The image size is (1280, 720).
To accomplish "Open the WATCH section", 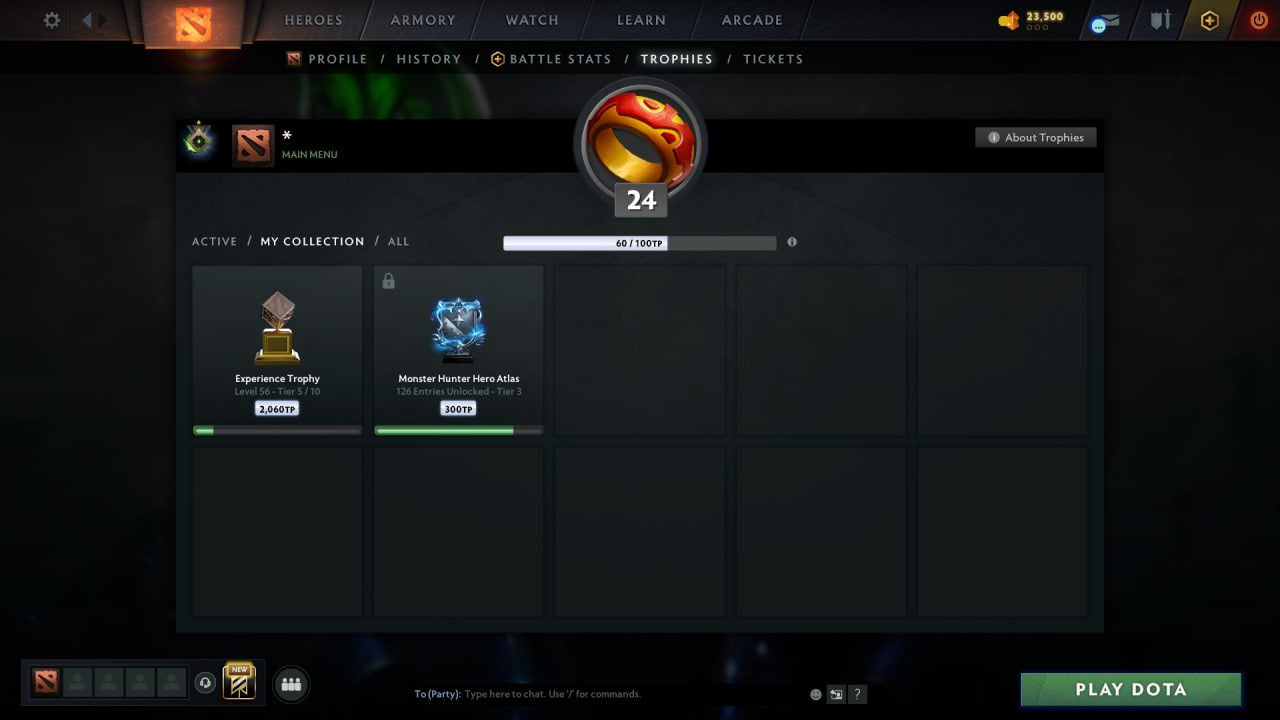I will click(x=531, y=20).
